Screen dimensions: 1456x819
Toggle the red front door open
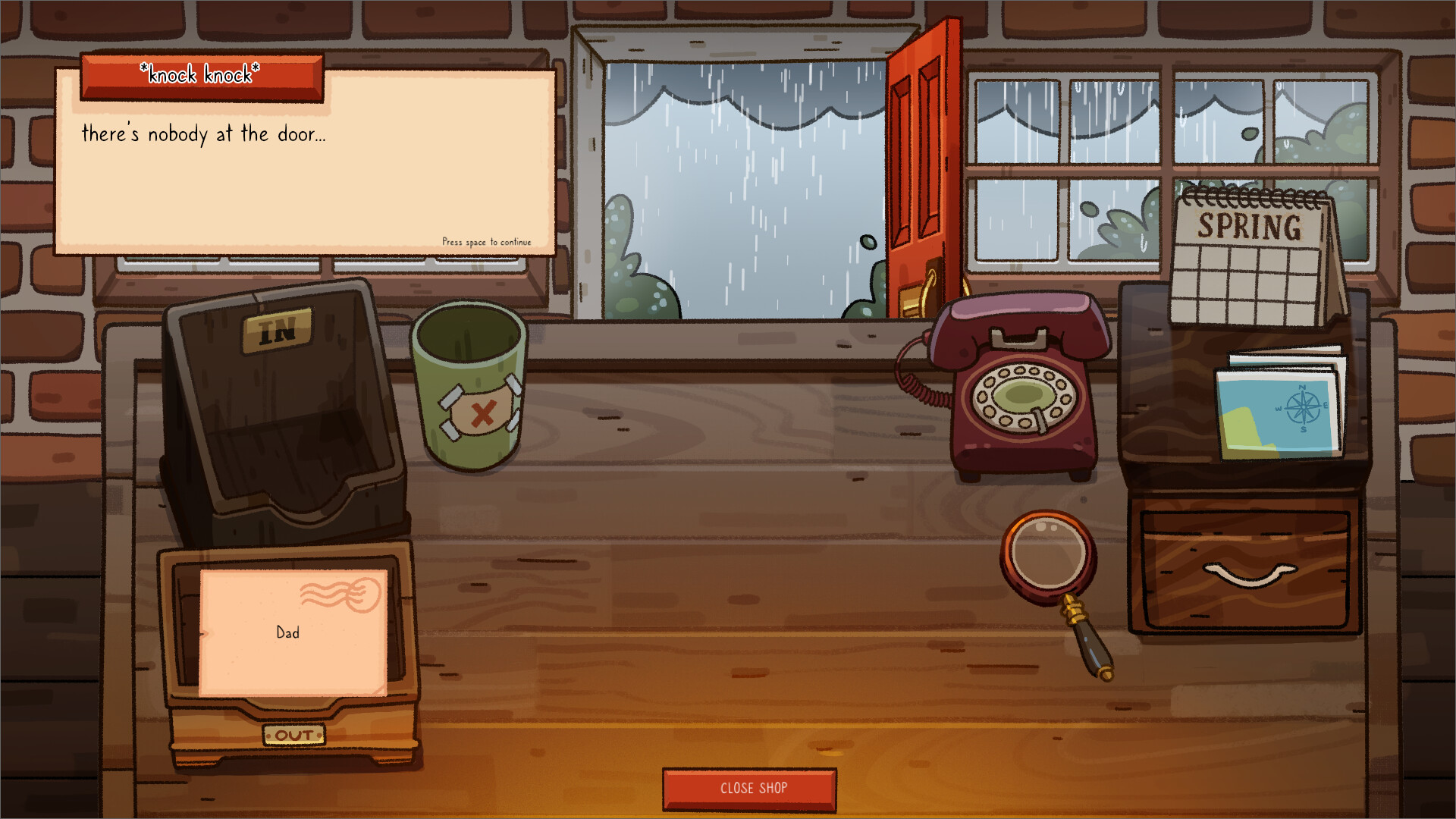coord(918,167)
